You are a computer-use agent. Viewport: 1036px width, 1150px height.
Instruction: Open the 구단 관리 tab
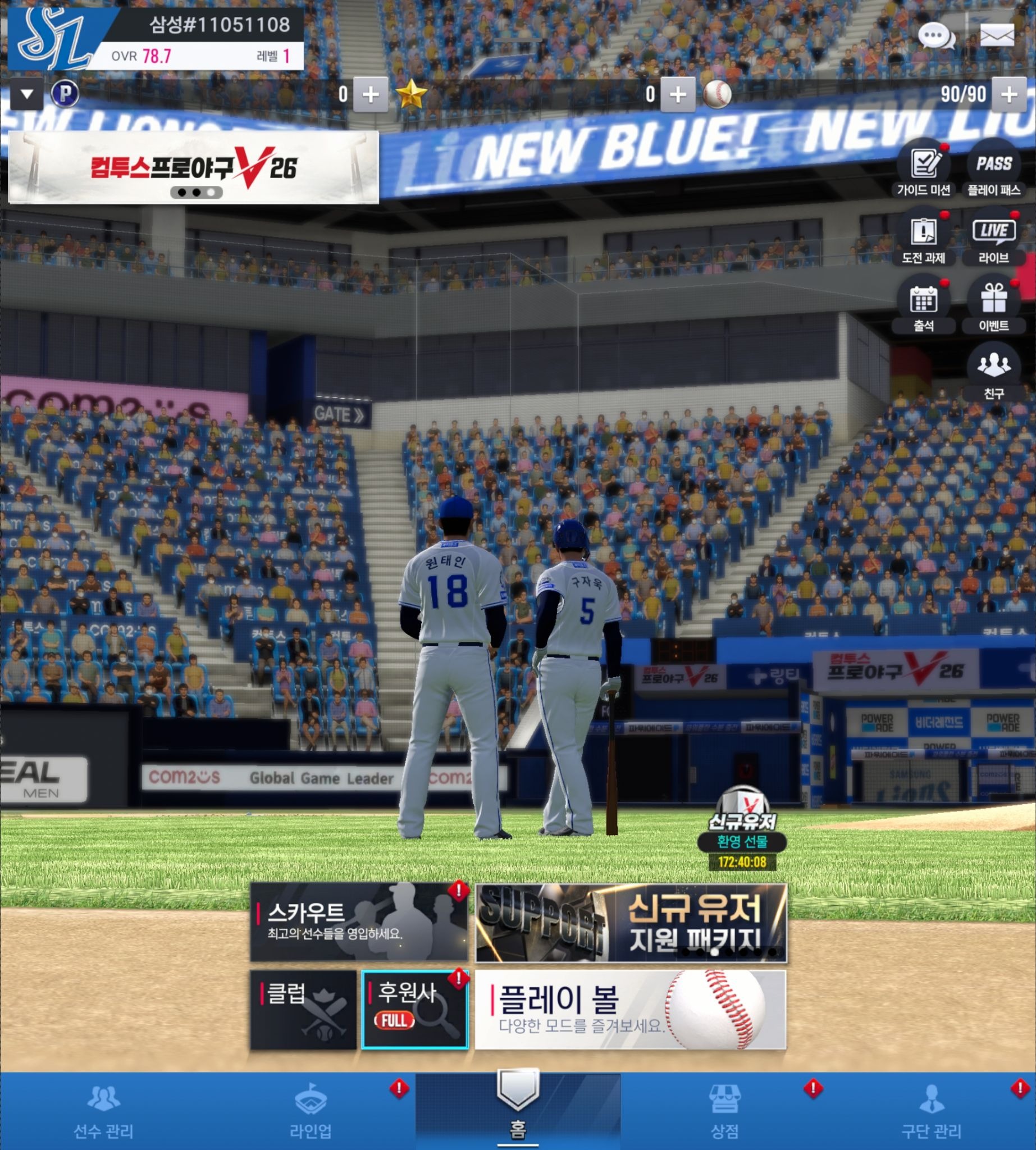pos(931,1113)
